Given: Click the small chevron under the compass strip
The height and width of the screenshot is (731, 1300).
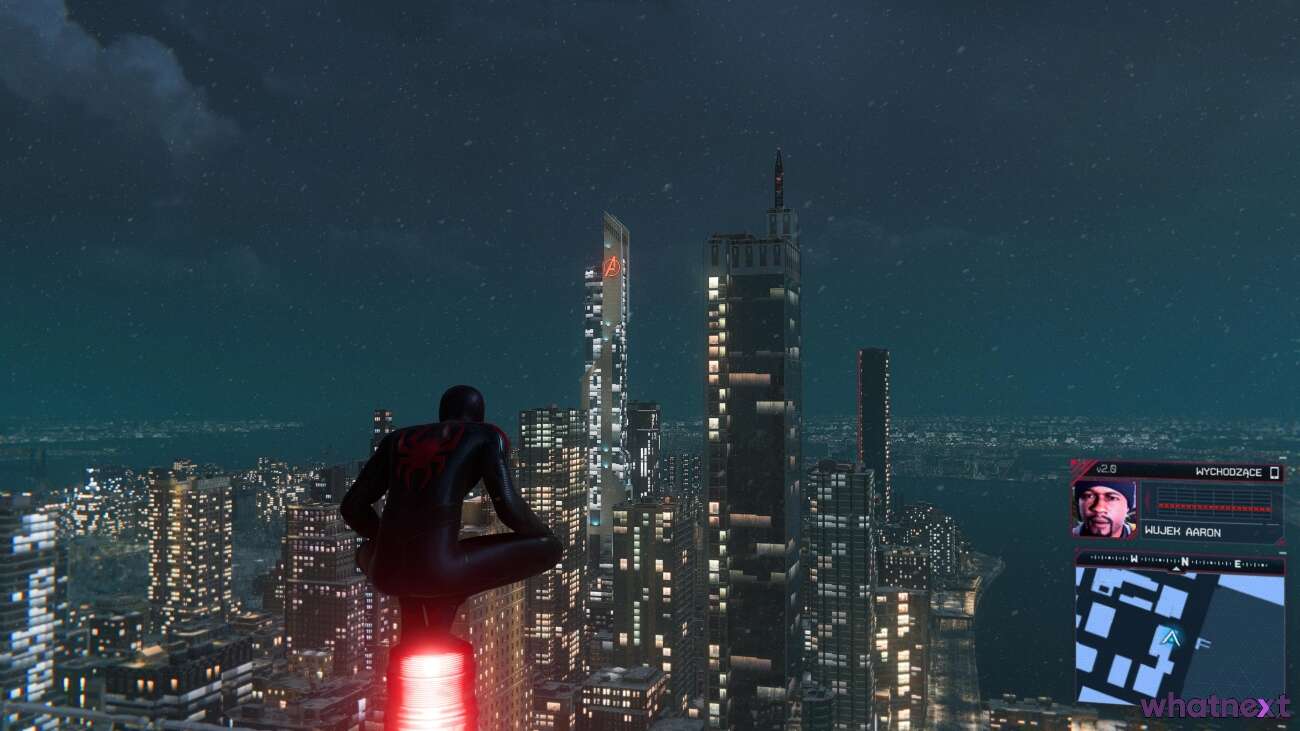Looking at the screenshot, I should point(1176,567).
